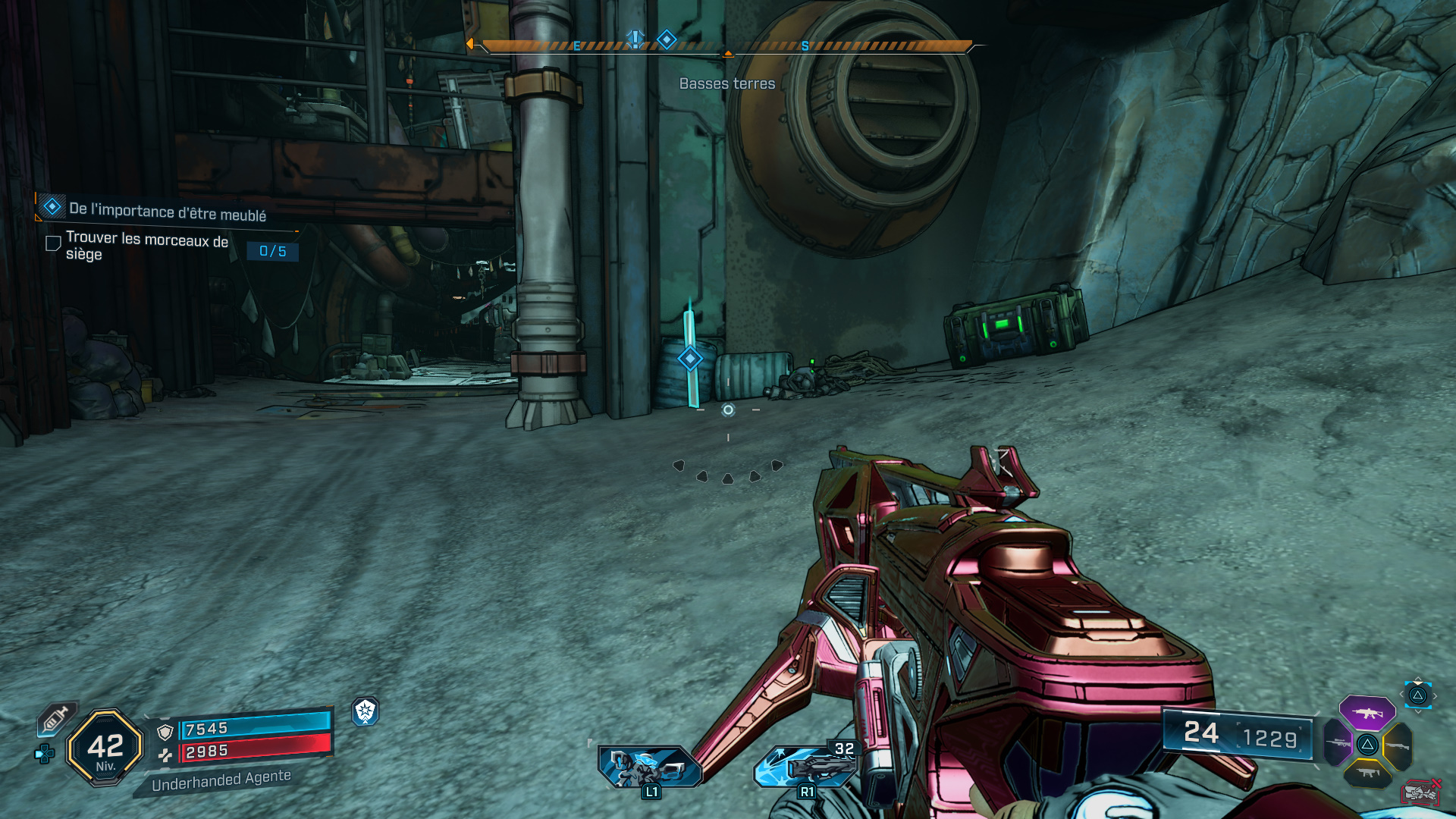Equip the submachine gun weapon slot
Viewport: 1456px width, 819px height.
[x=1368, y=773]
